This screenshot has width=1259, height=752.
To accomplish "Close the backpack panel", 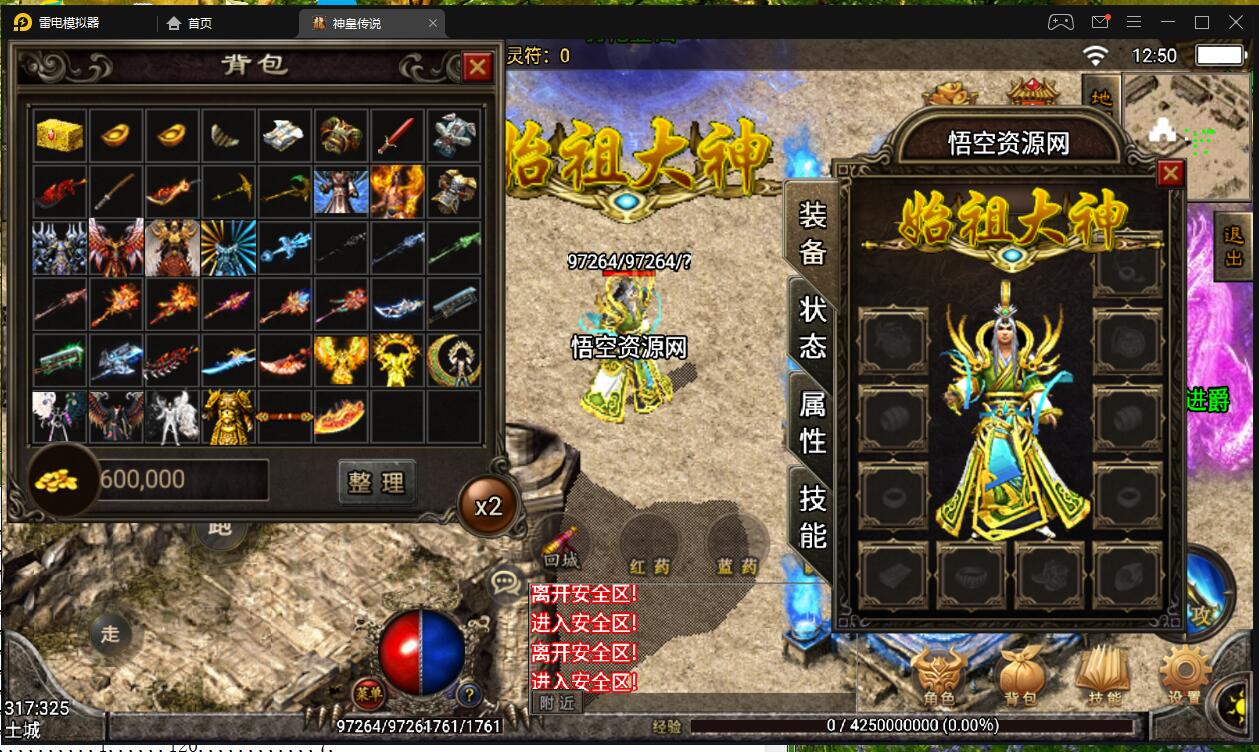I will click(477, 67).
